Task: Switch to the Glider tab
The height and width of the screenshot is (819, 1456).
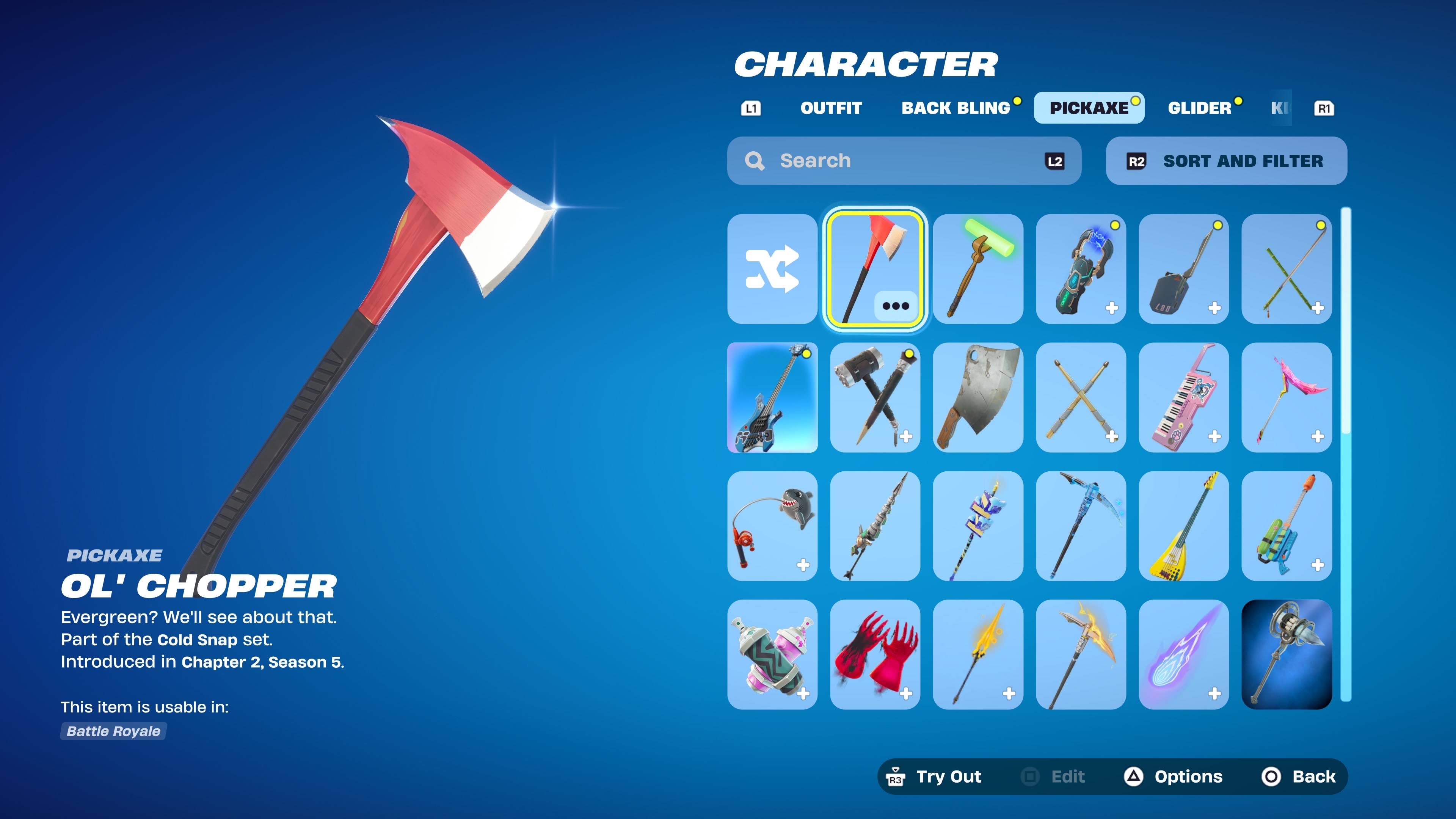Action: click(1199, 108)
